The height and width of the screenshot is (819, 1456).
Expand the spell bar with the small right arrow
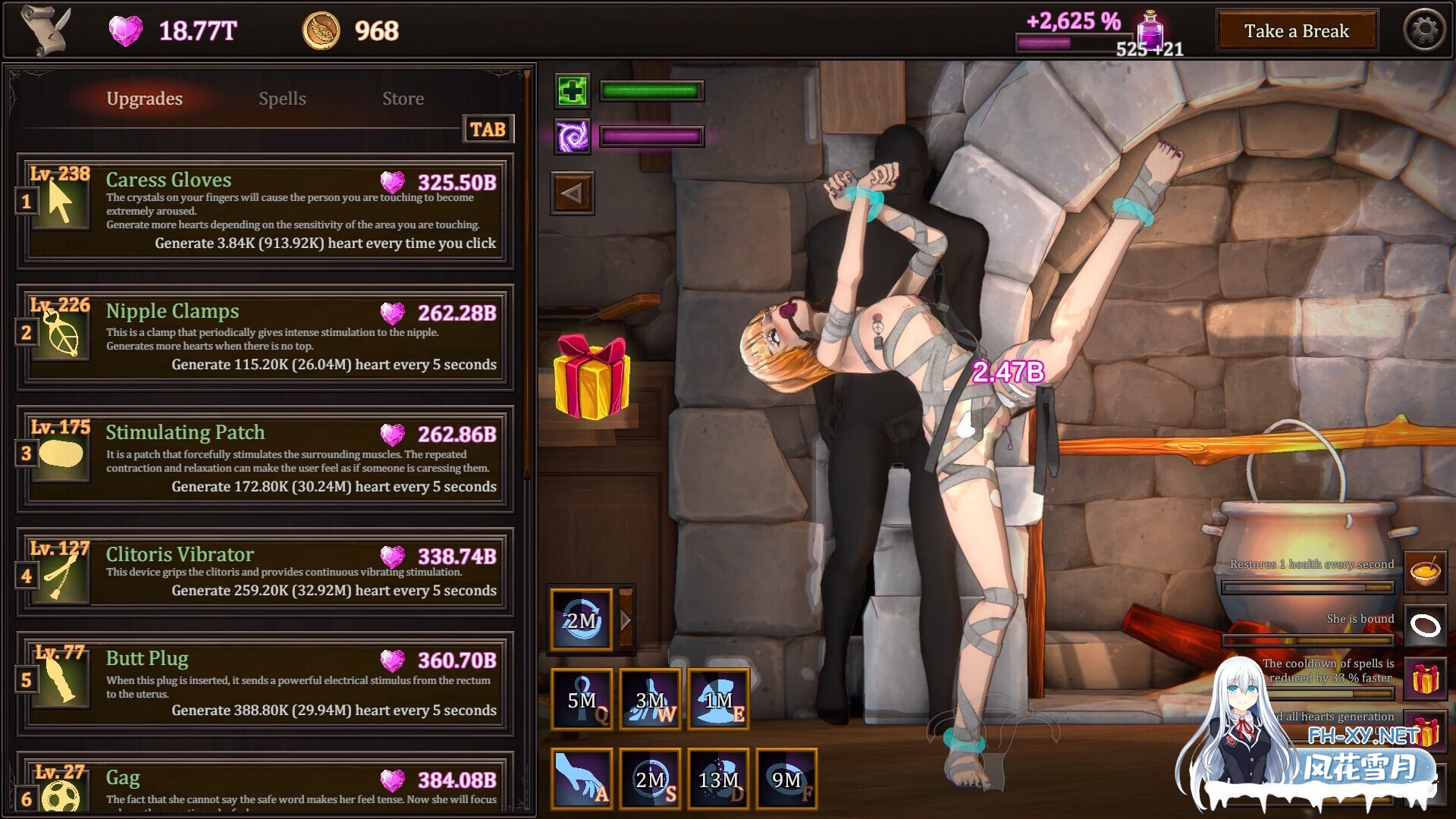coord(624,619)
